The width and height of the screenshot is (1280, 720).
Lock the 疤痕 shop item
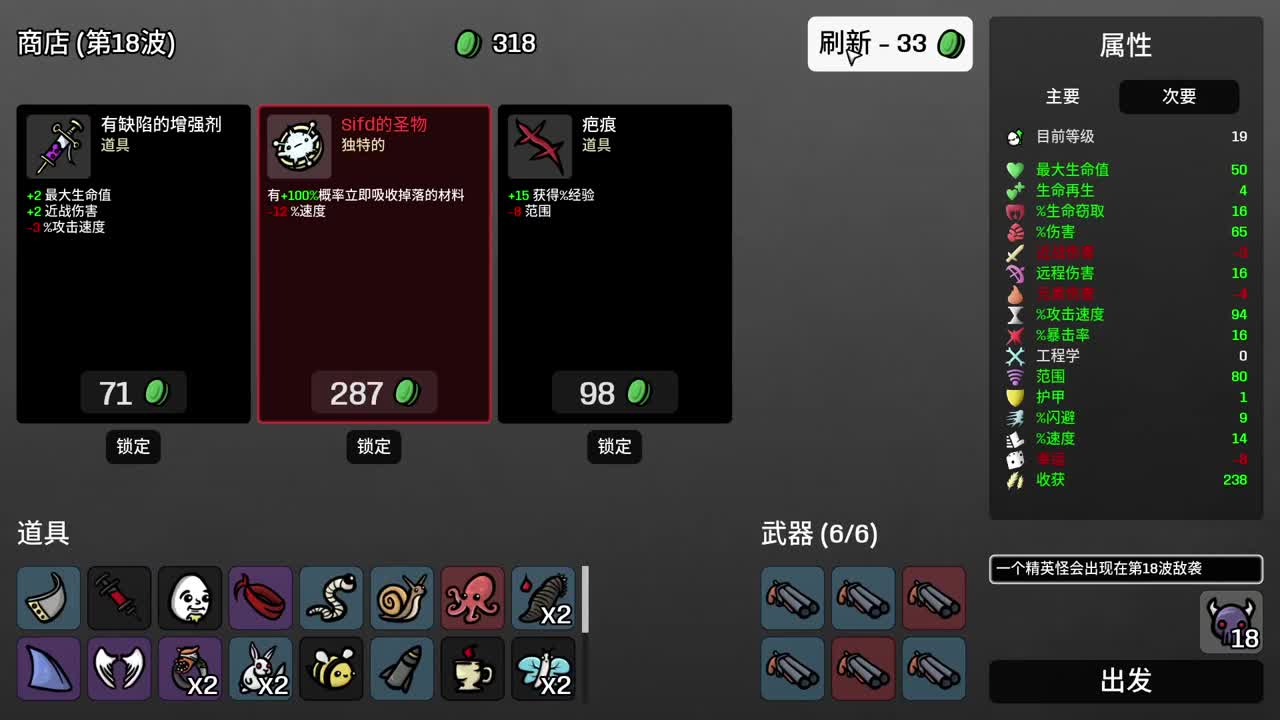coord(614,447)
